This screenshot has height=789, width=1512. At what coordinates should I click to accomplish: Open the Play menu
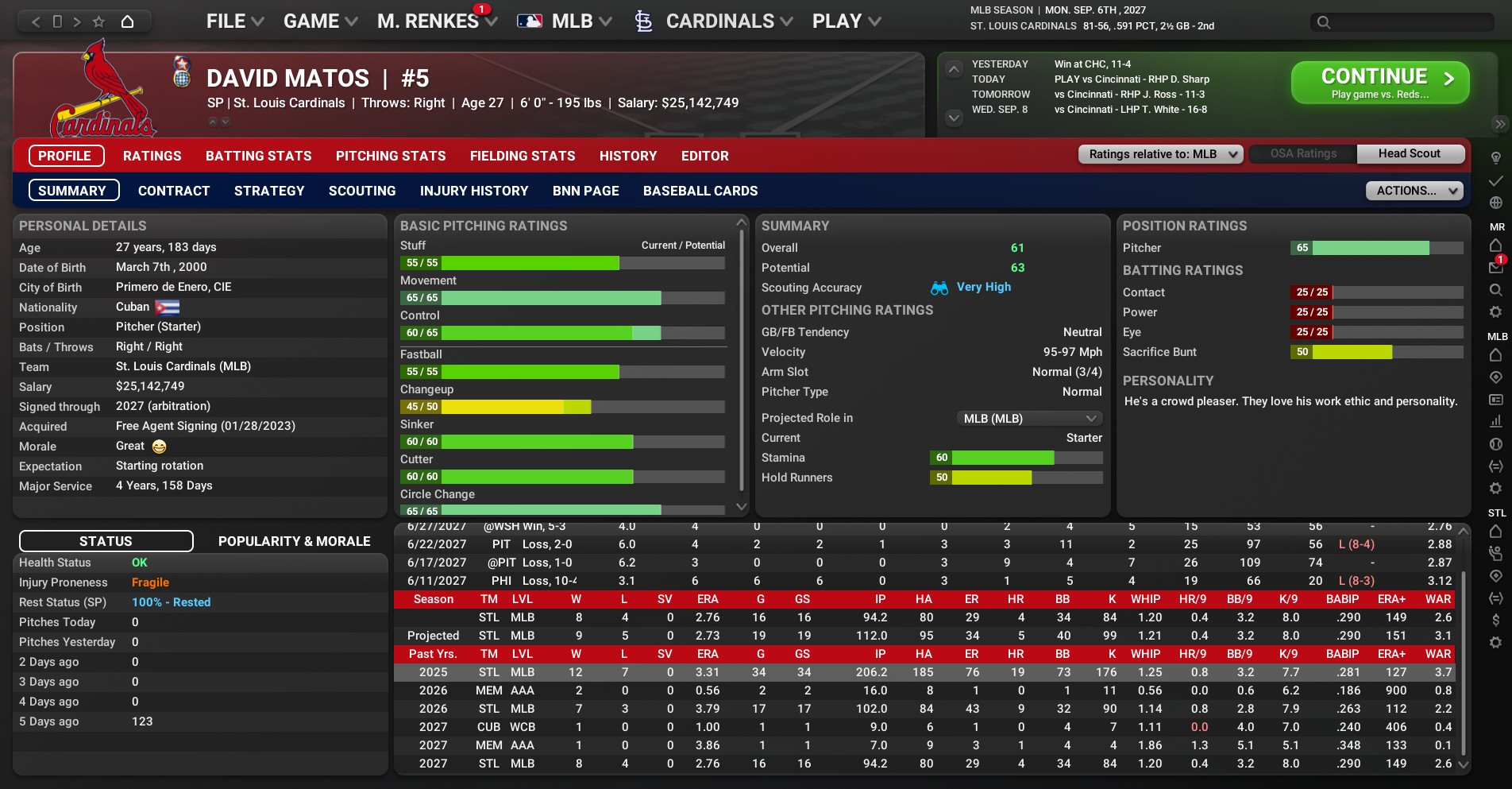coord(846,21)
